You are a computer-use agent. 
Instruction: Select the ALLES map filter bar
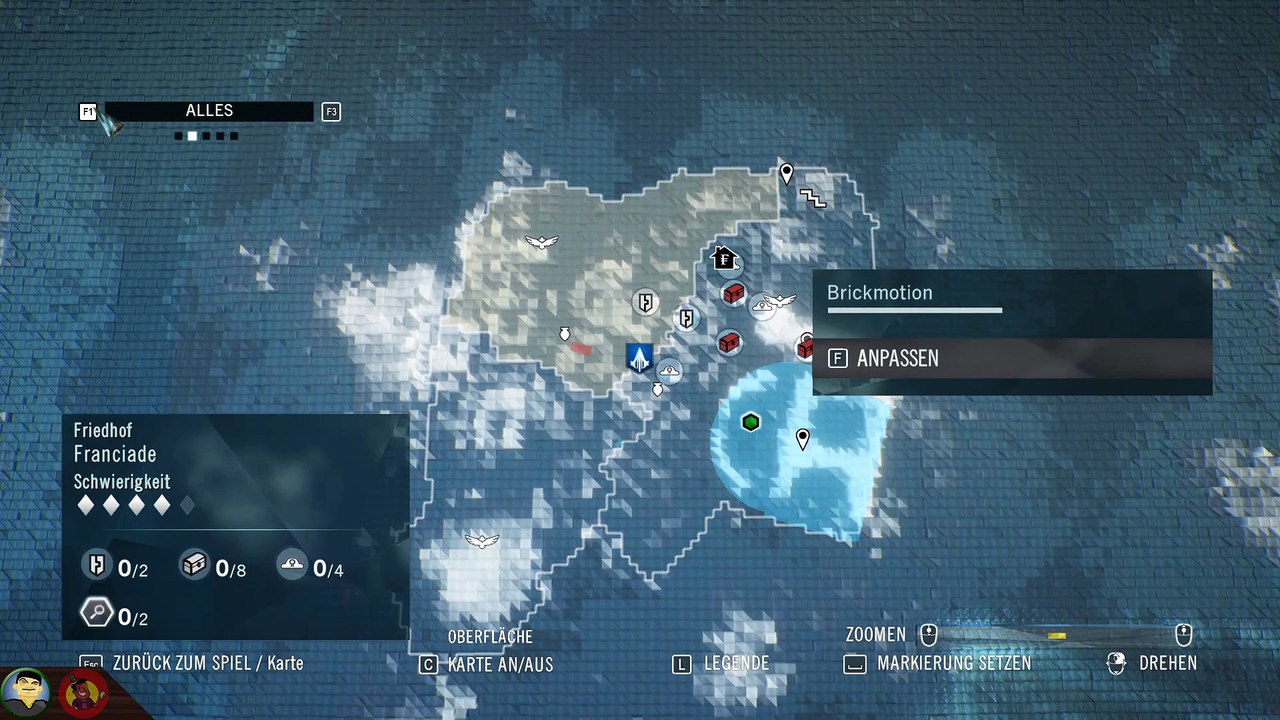[209, 111]
